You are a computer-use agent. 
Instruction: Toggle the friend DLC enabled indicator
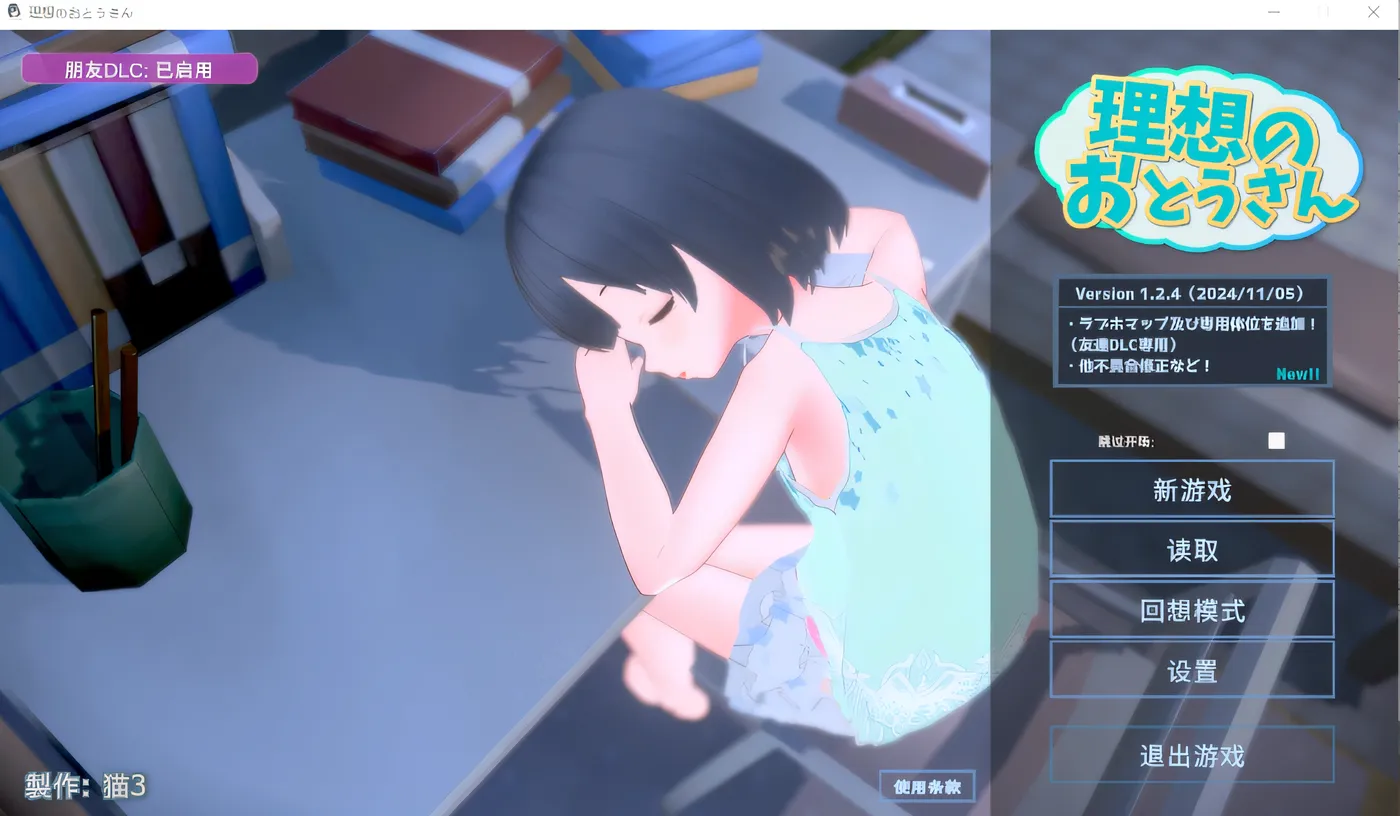pos(139,68)
